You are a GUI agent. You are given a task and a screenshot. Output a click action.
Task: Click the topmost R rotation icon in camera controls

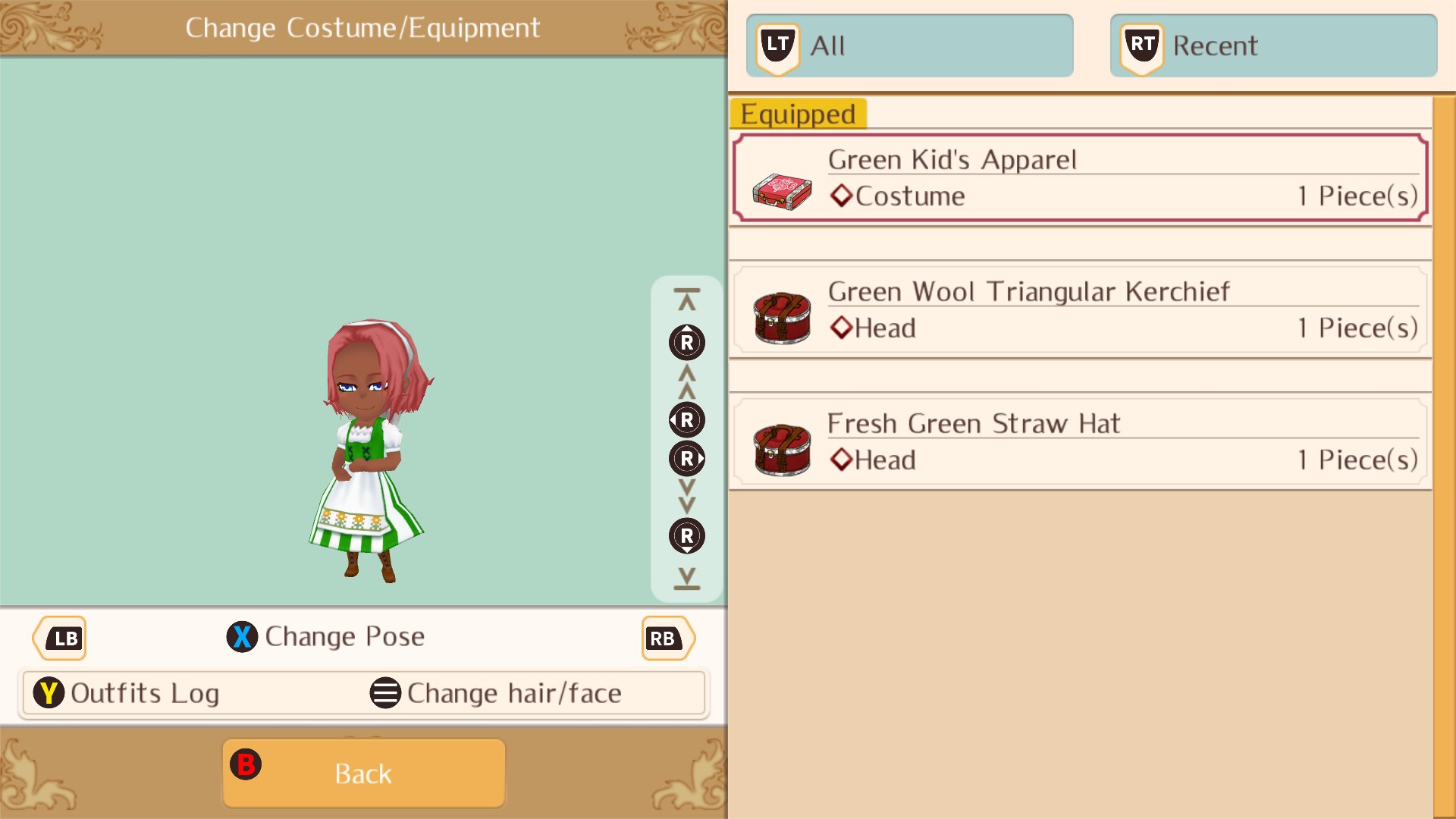tap(686, 342)
